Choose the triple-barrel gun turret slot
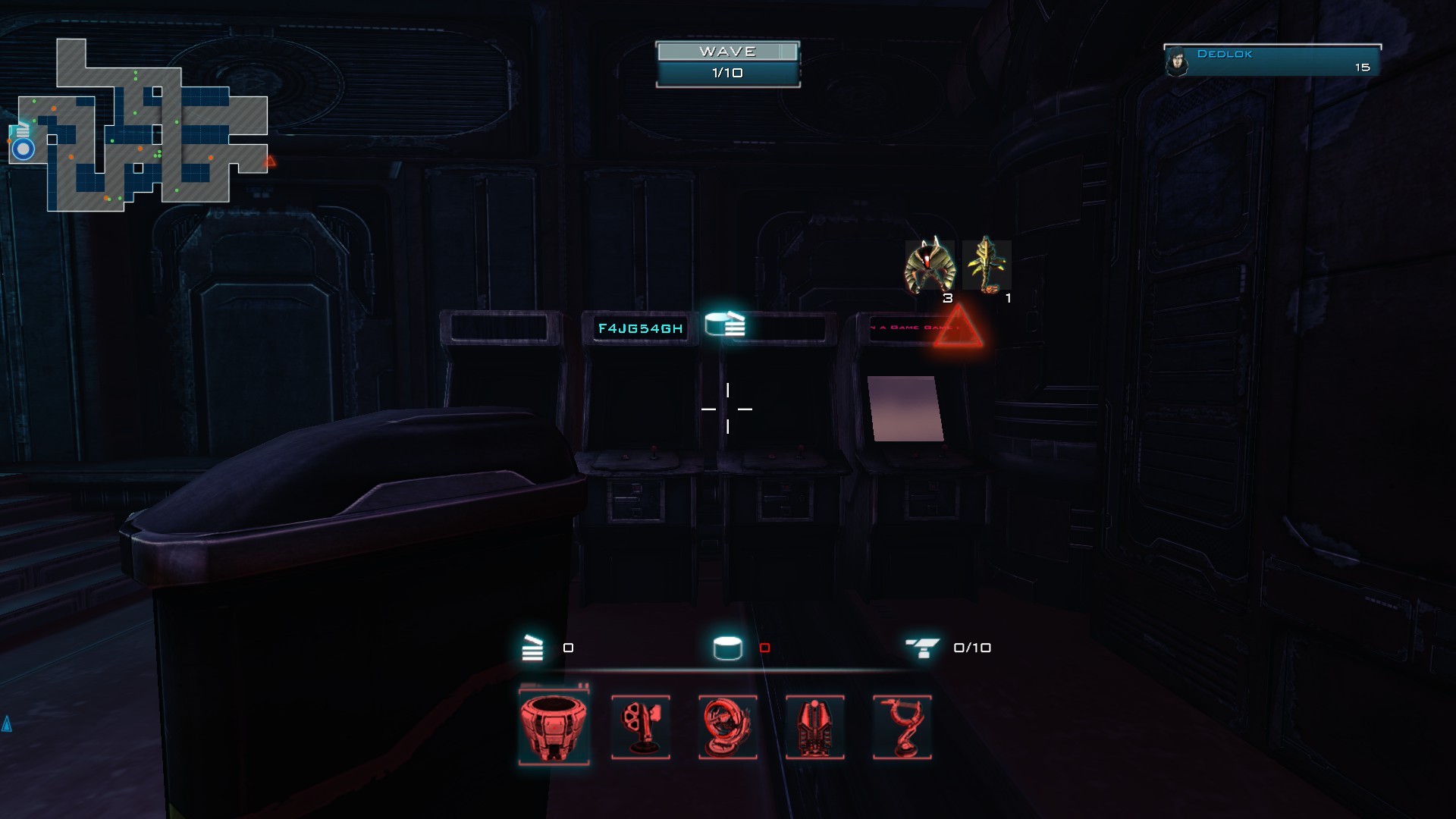1456x819 pixels. (641, 726)
